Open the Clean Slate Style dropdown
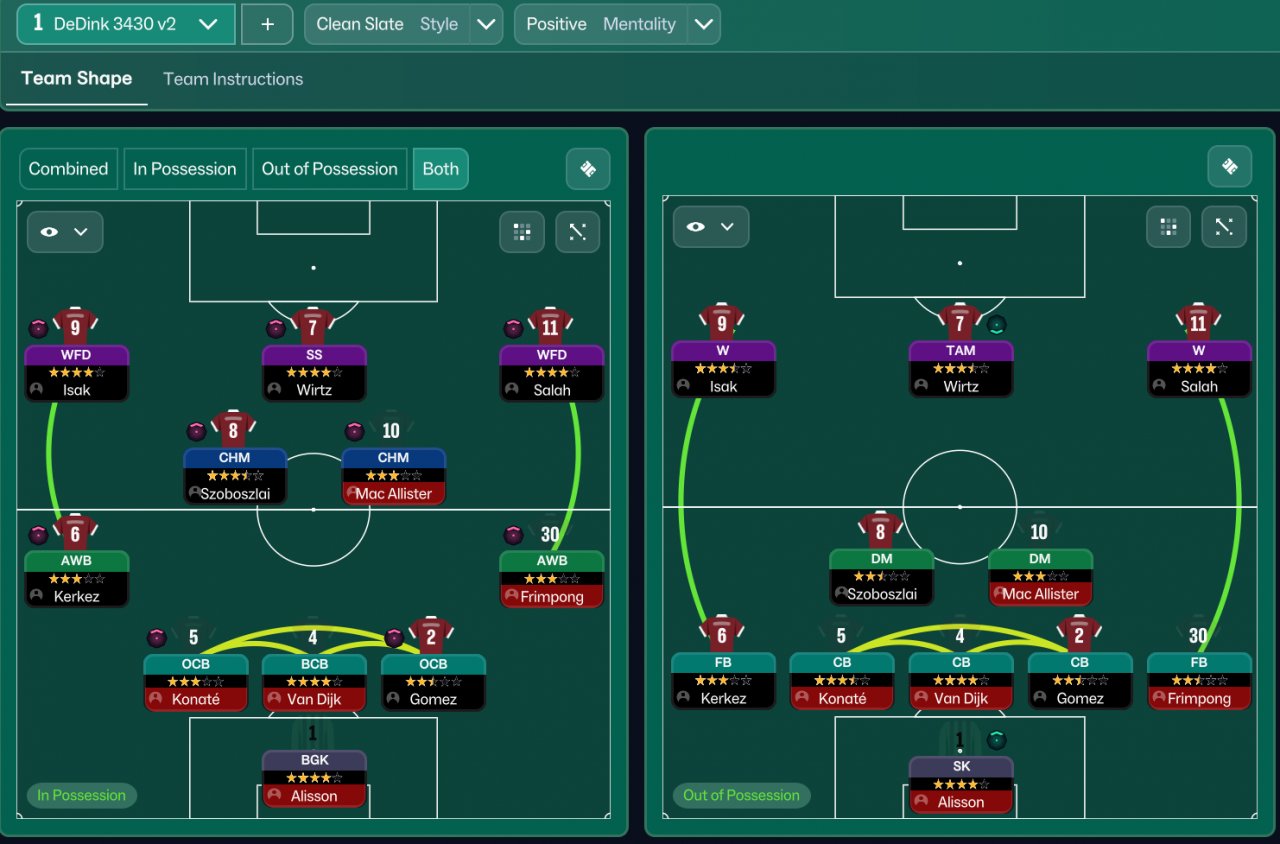 coord(485,24)
